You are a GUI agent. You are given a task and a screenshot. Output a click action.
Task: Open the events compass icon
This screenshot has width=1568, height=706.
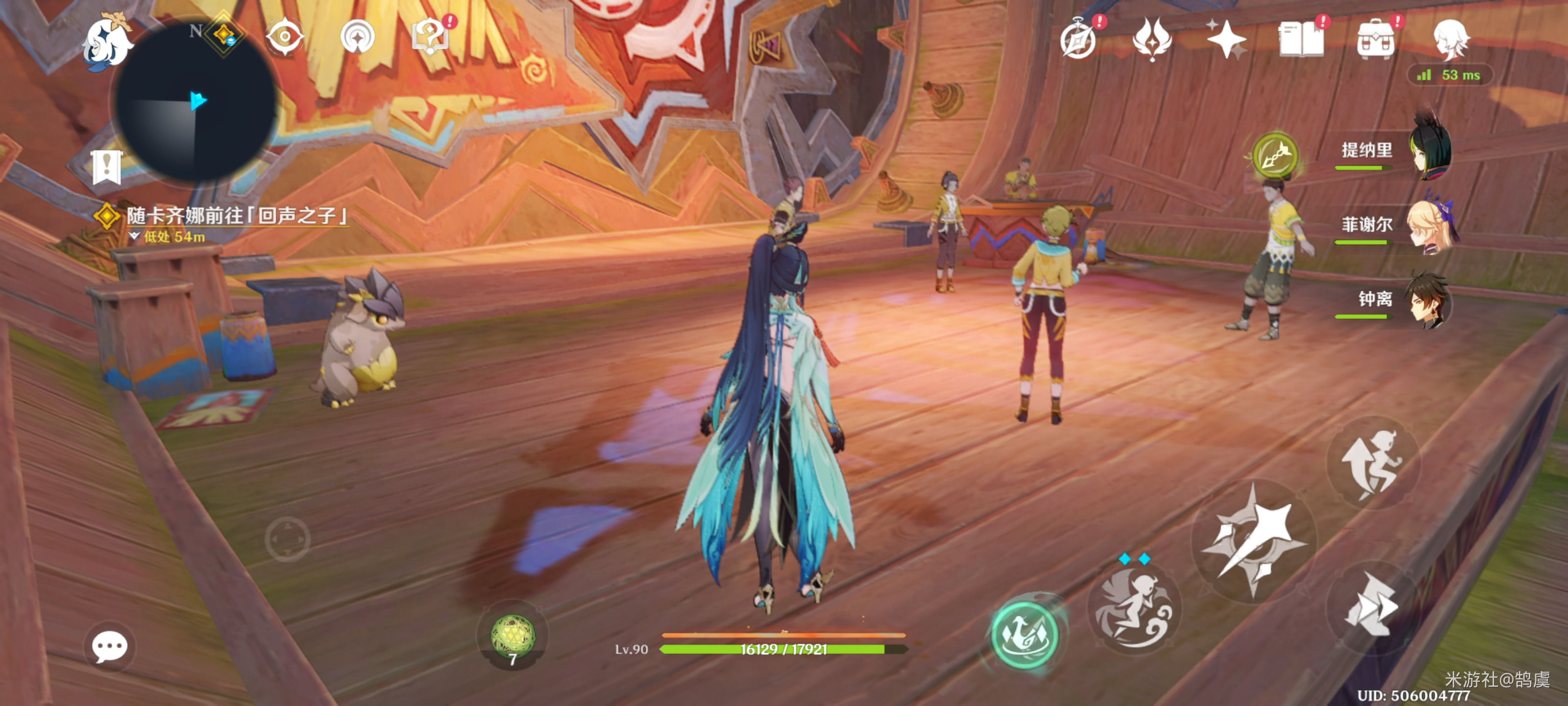pyautogui.click(x=1078, y=40)
